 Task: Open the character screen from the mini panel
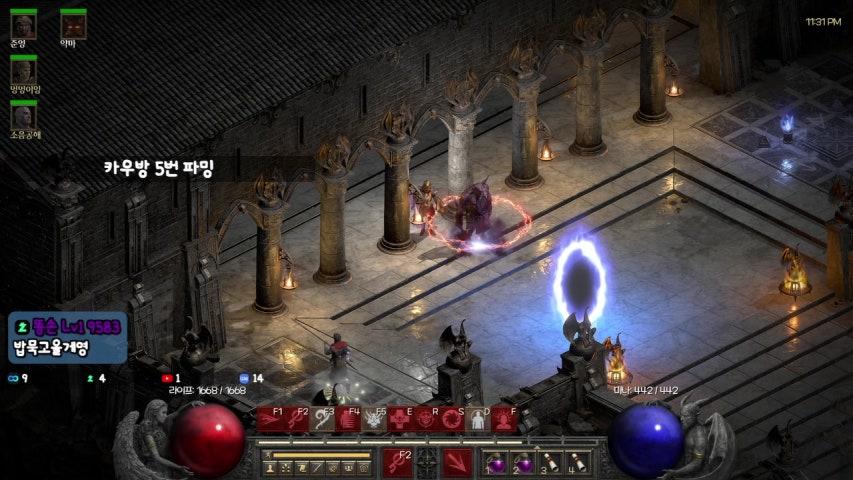pyautogui.click(x=271, y=467)
